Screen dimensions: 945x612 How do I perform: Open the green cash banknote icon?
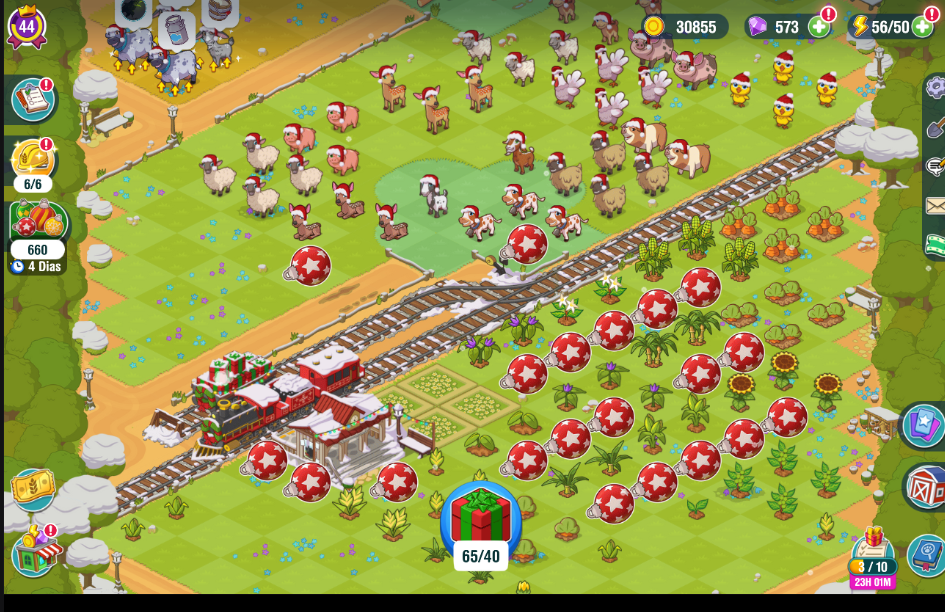(936, 243)
